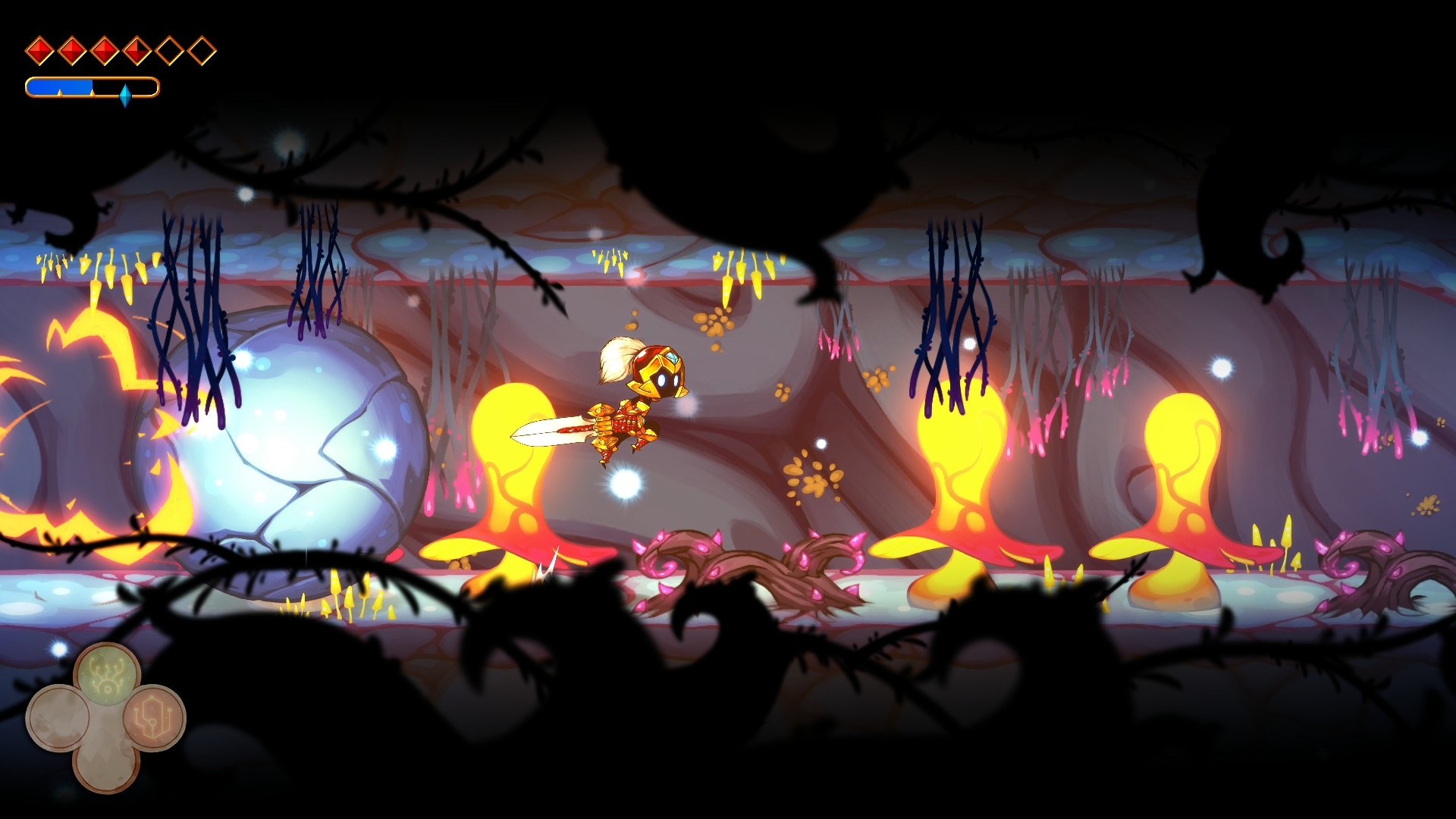Toggle the third red health gem
The image size is (1456, 819).
coord(104,50)
